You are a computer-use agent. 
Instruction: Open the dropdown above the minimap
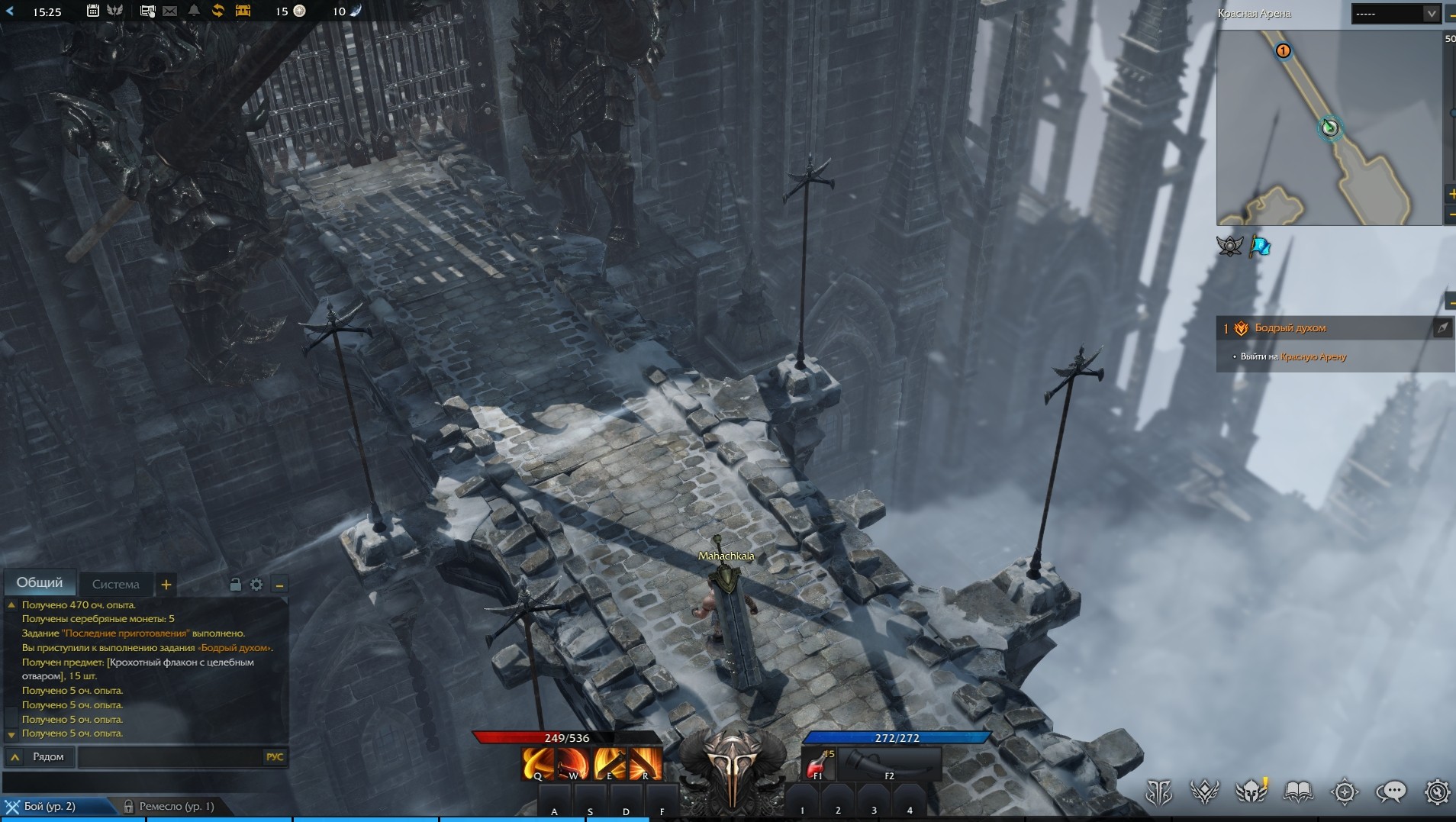tap(1396, 14)
